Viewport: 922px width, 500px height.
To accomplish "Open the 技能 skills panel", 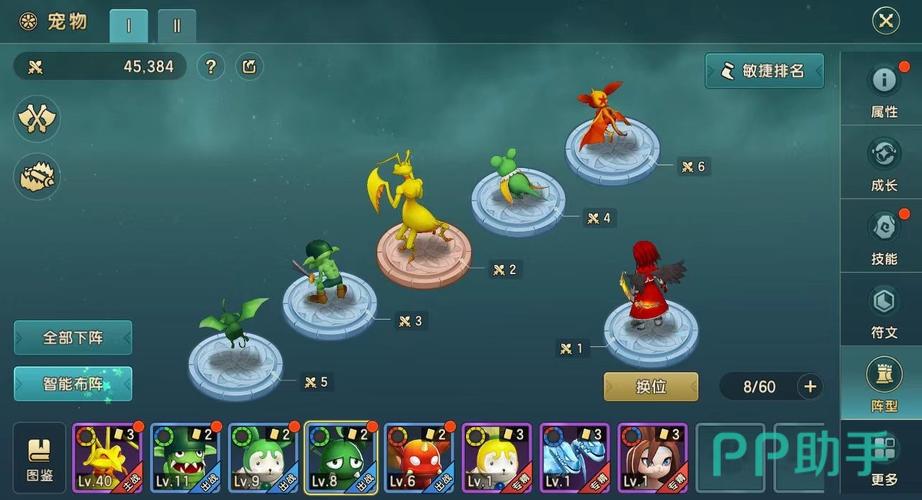I will (883, 236).
